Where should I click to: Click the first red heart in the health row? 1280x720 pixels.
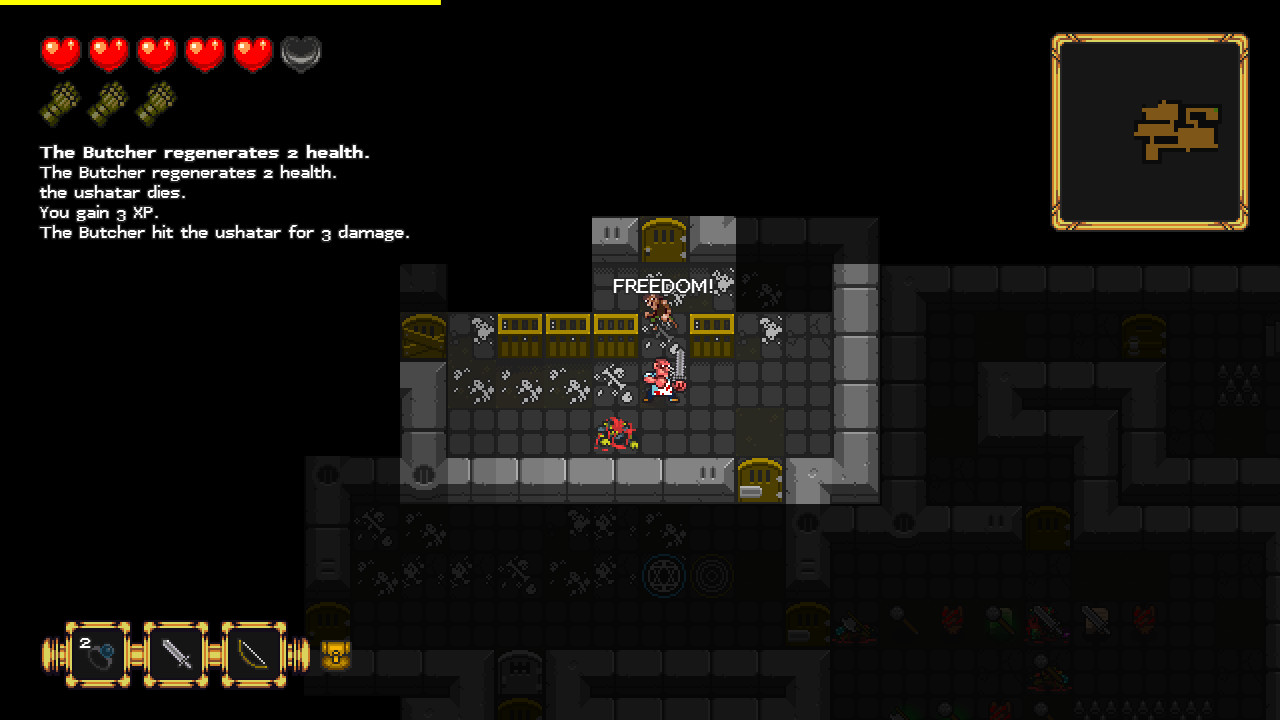[60, 52]
